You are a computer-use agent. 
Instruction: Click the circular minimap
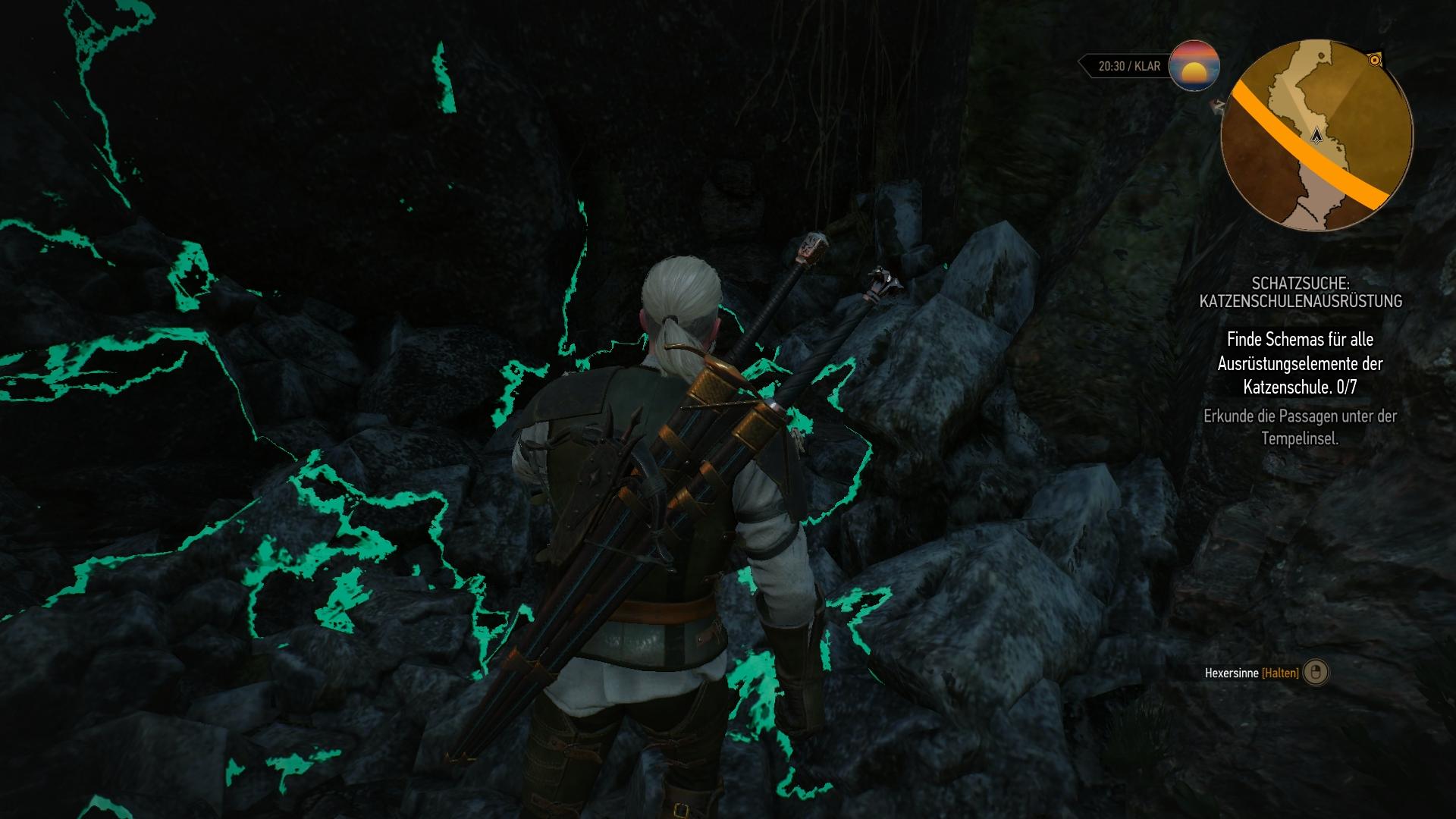[1316, 136]
